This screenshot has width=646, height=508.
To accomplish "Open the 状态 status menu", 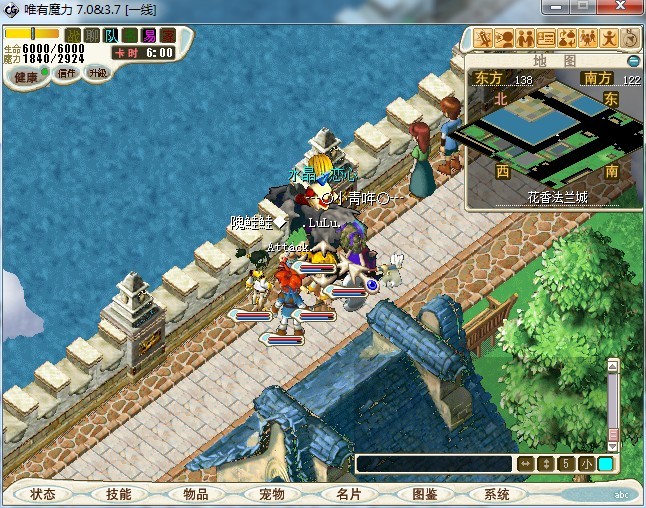I will [x=43, y=494].
